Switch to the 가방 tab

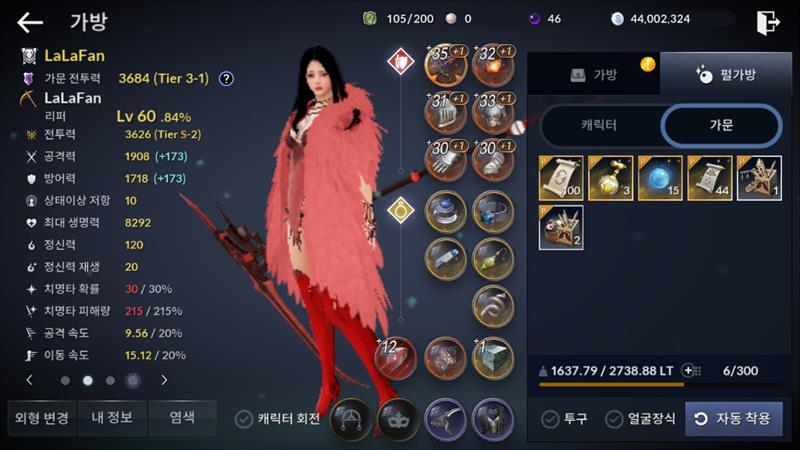[593, 75]
